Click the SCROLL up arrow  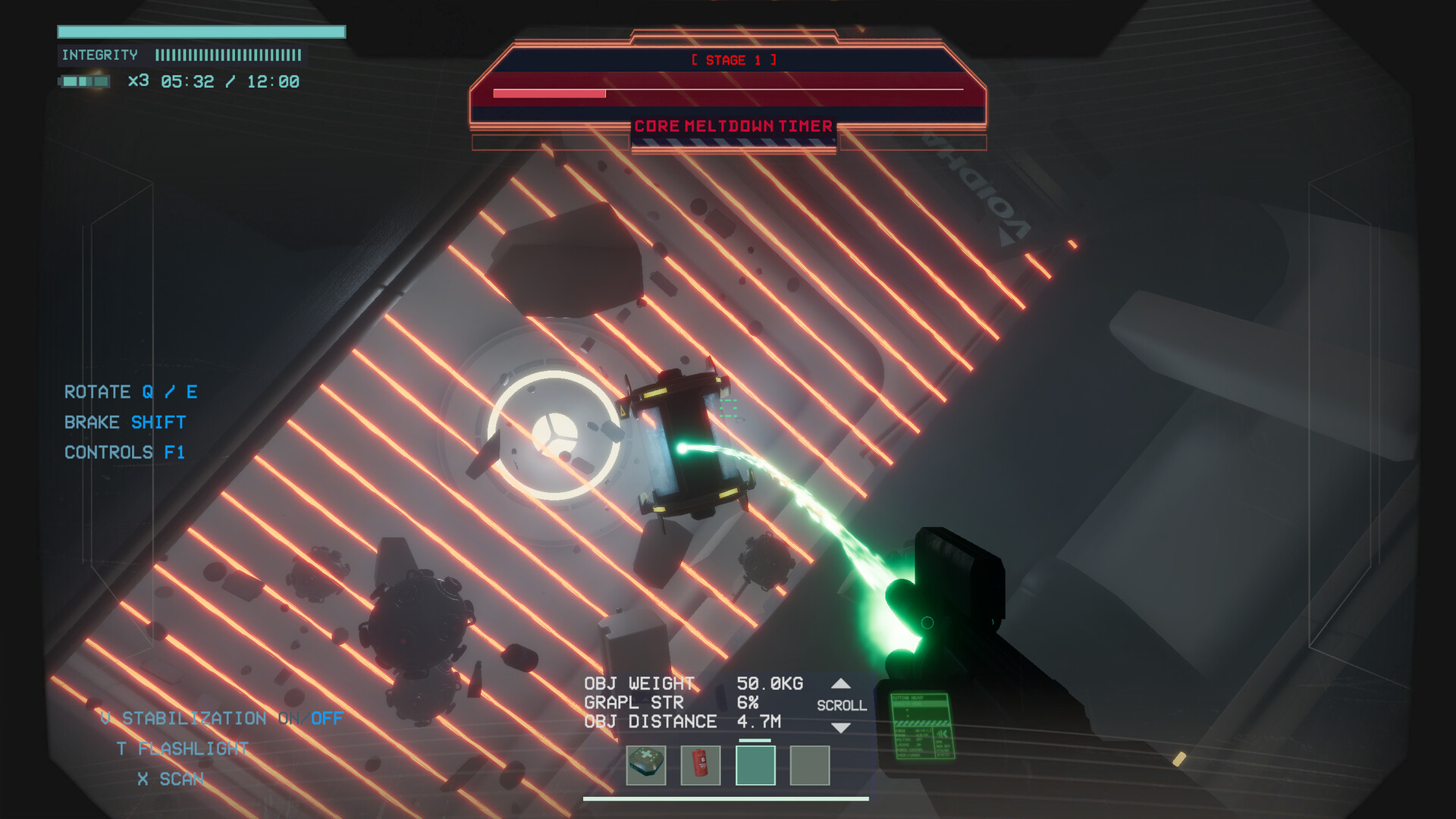tap(842, 682)
